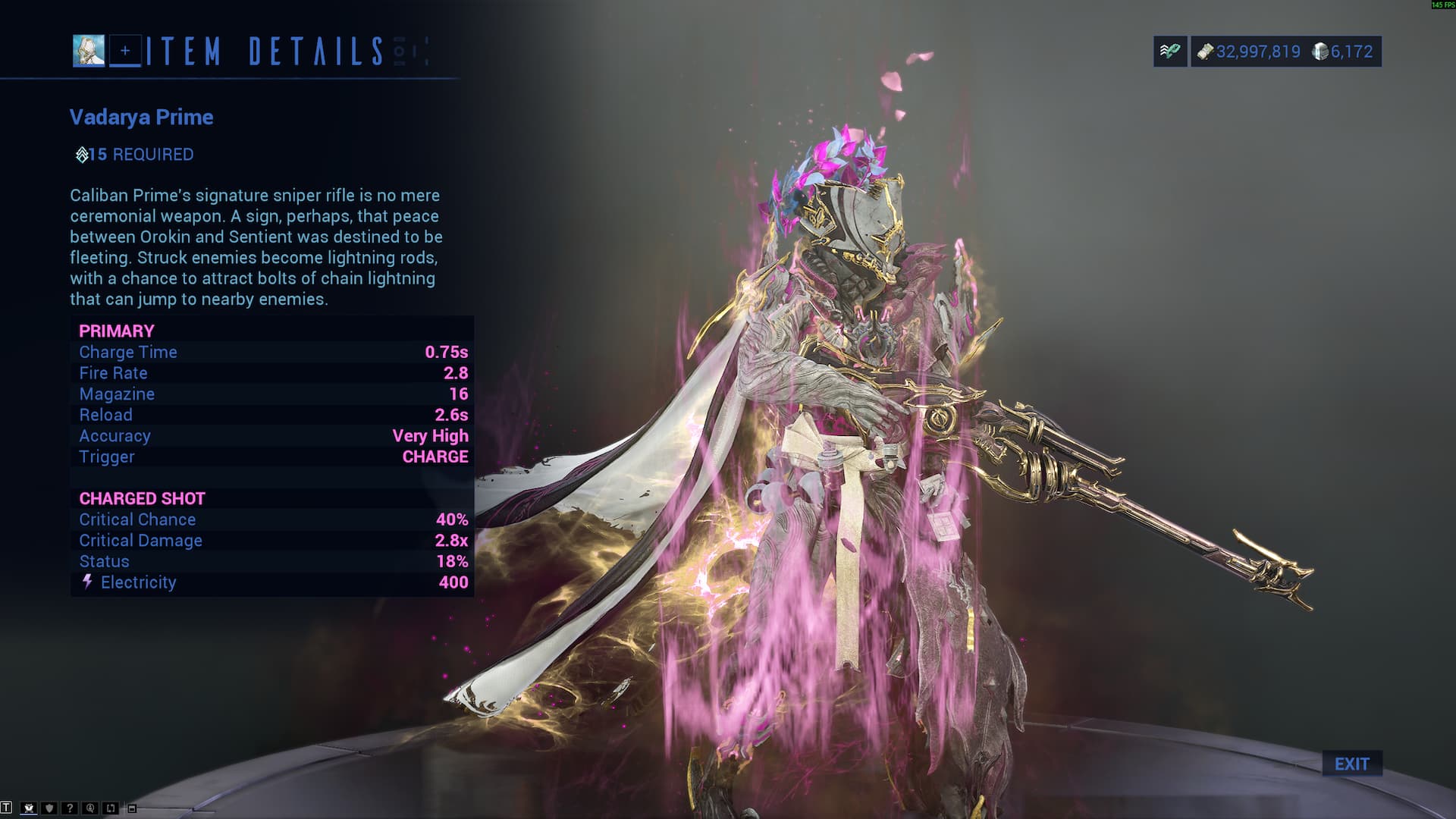1456x819 pixels.
Task: Select the clan emblem chat tab
Action: 29,808
